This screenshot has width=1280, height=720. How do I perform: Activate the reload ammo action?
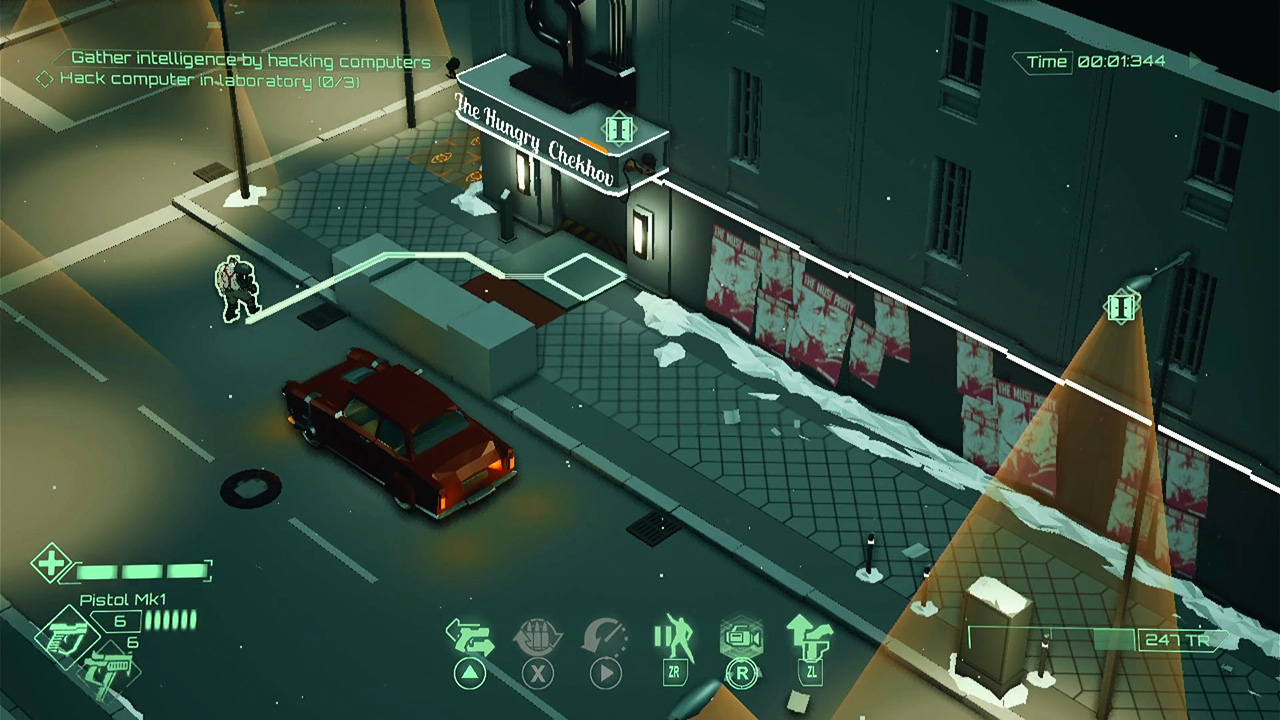[538, 637]
